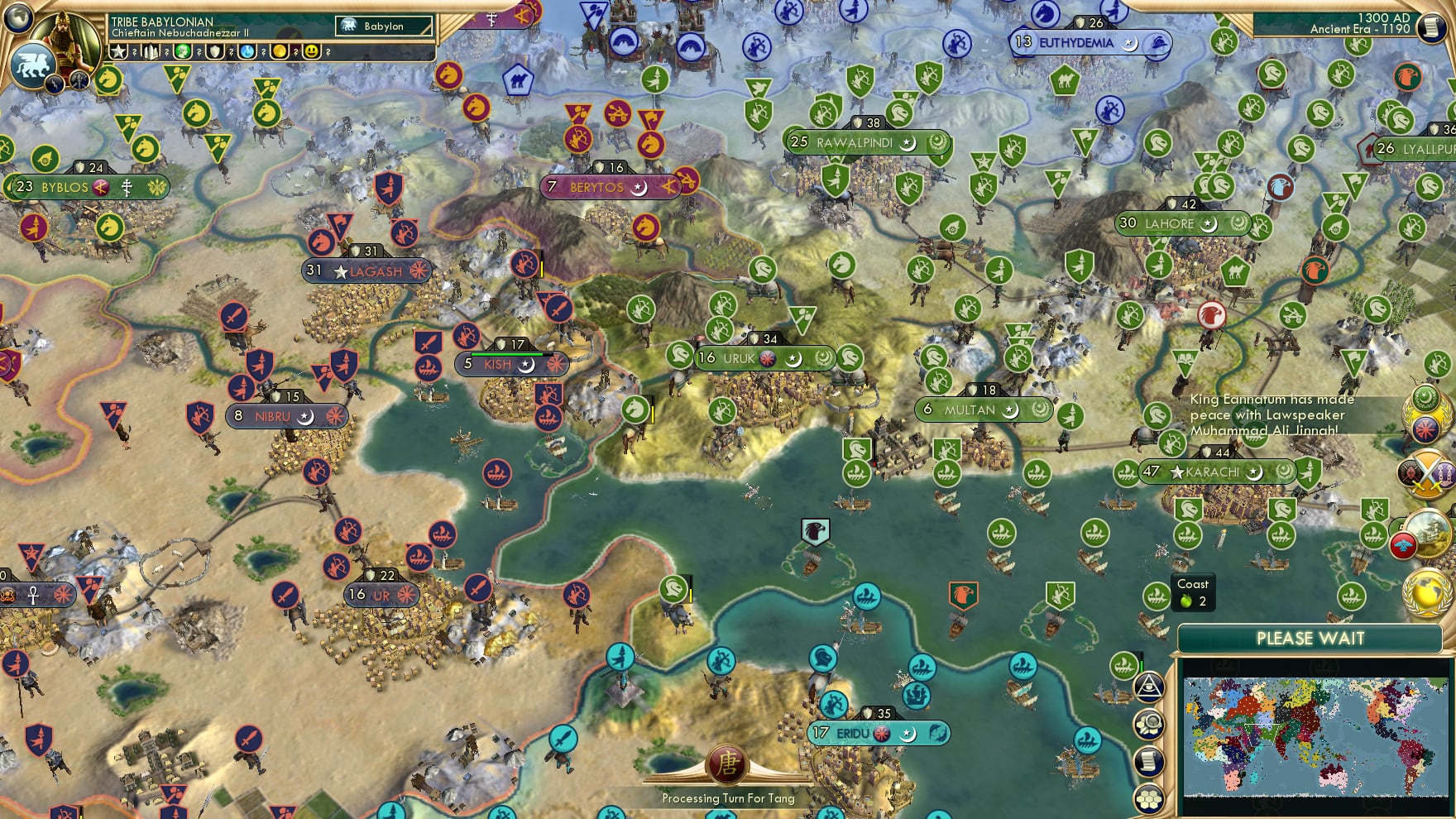Click the PLEASE WAIT button
Image resolution: width=1456 pixels, height=819 pixels.
pyautogui.click(x=1310, y=639)
